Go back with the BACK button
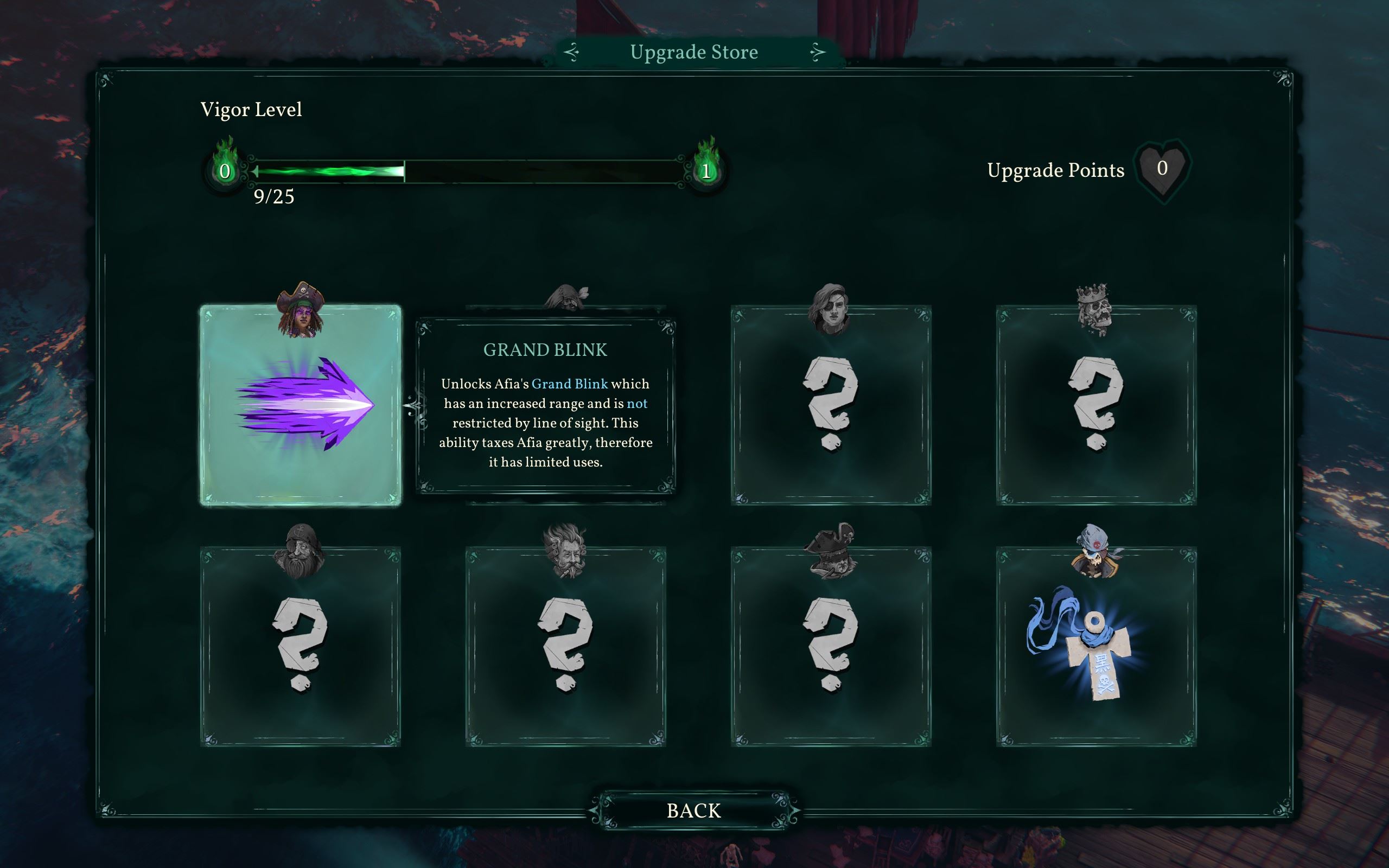The image size is (1389, 868). point(693,810)
